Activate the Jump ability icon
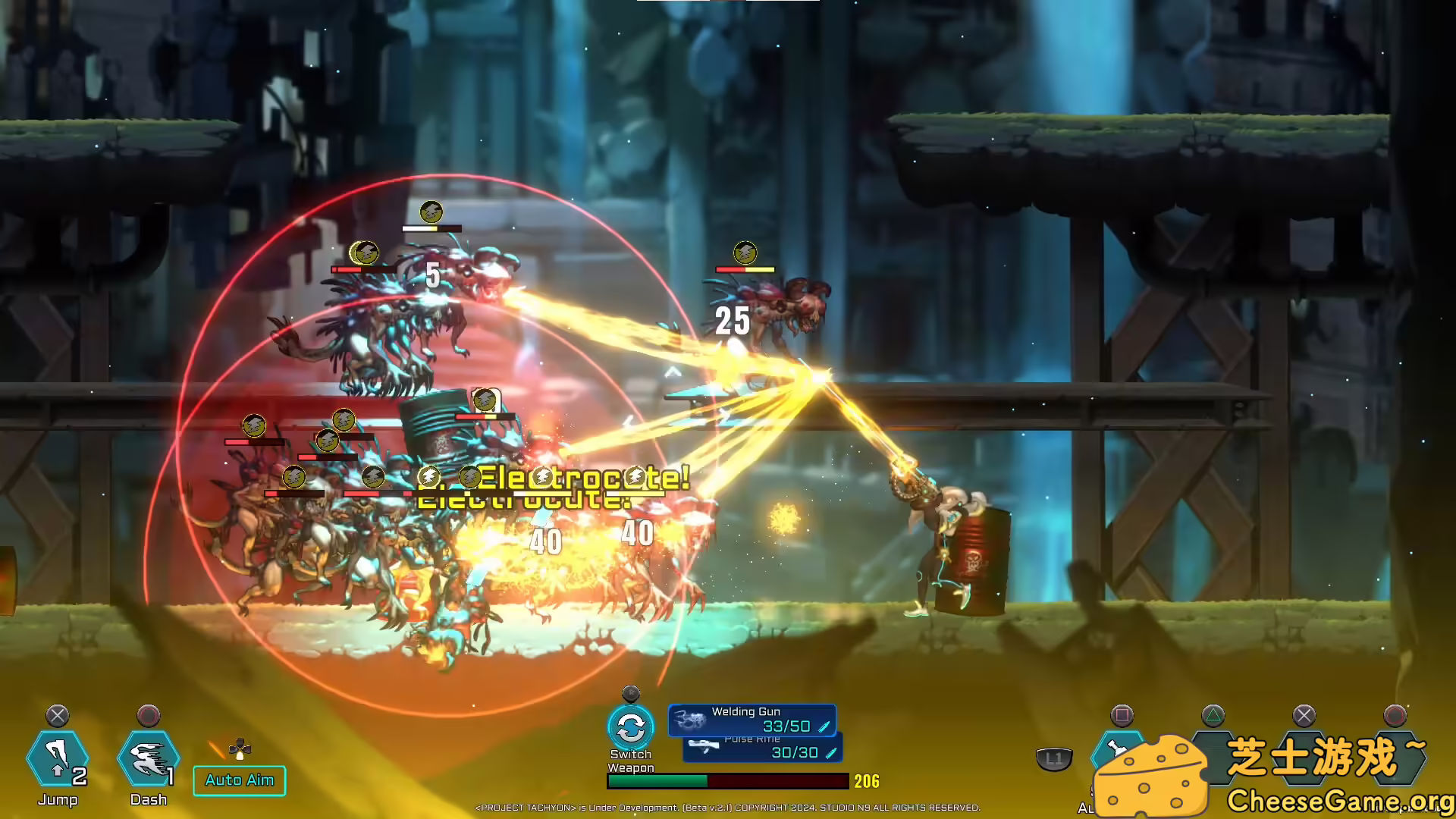 point(58,759)
